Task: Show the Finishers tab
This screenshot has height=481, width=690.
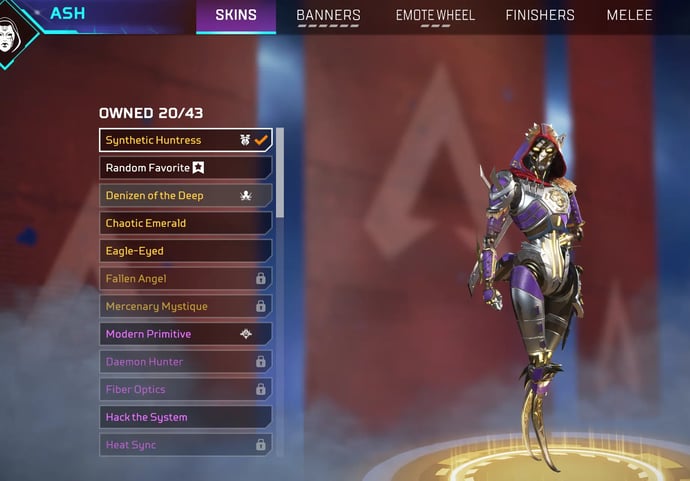Action: tap(540, 16)
